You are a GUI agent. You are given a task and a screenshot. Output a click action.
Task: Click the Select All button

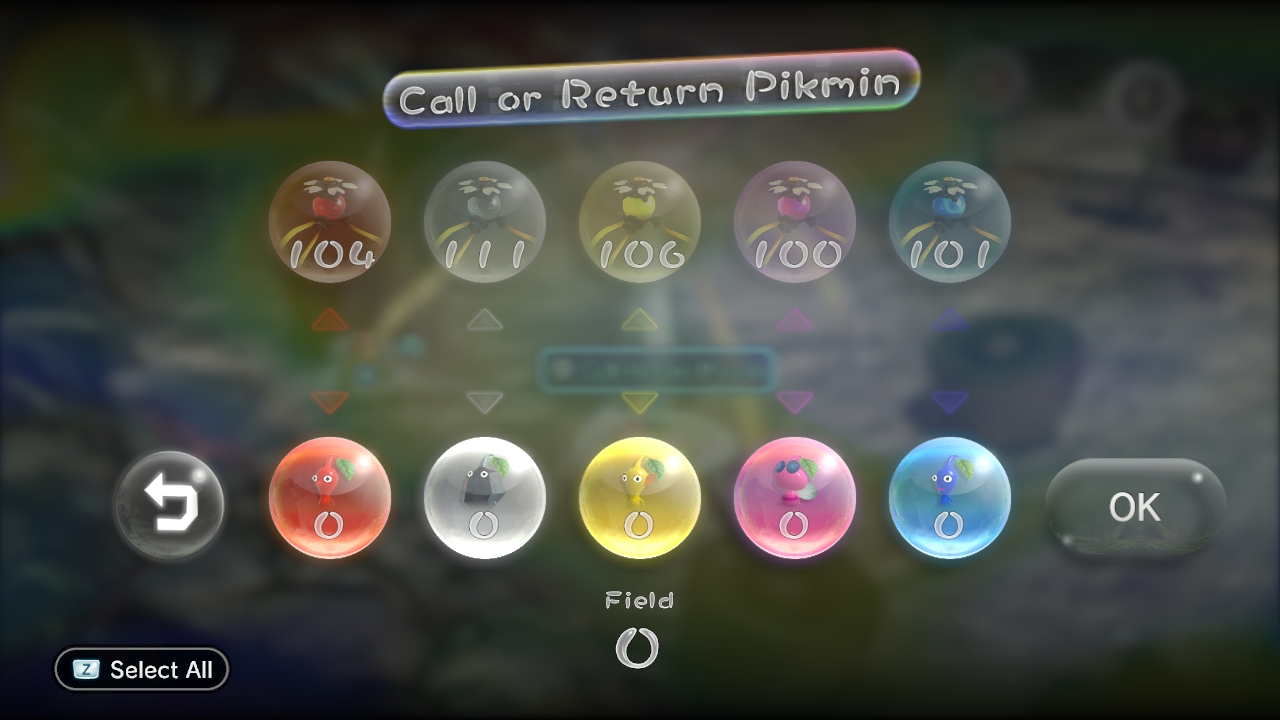pyautogui.click(x=142, y=670)
